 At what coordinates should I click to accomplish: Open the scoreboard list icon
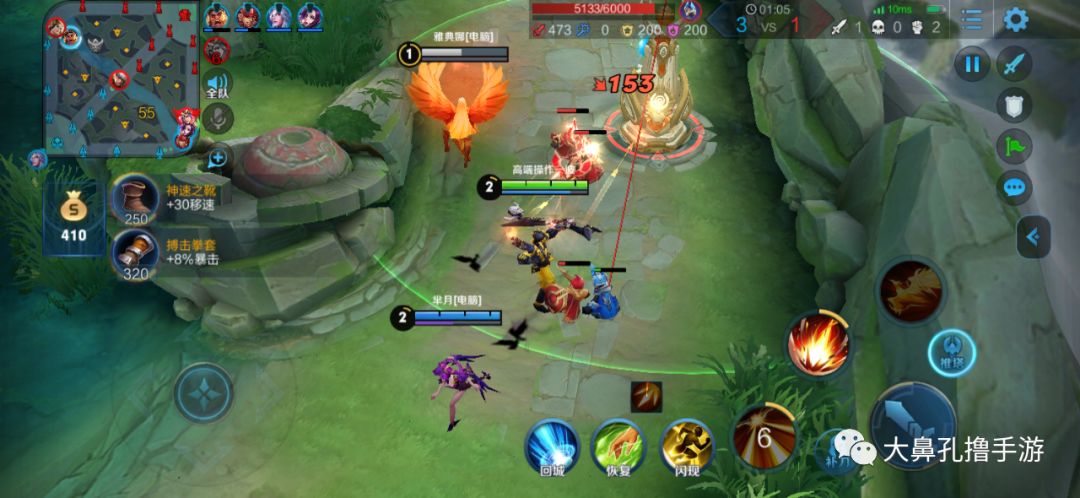coord(971,19)
